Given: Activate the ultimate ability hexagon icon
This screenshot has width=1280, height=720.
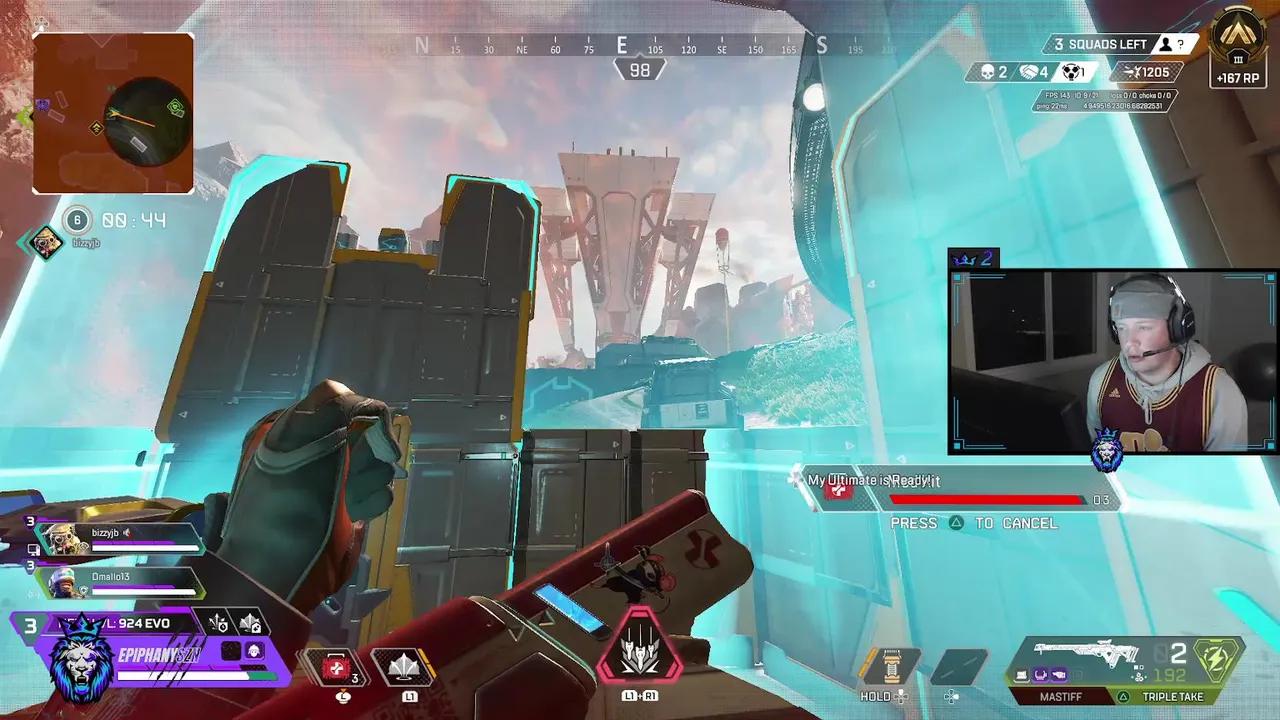Looking at the screenshot, I should click(639, 650).
